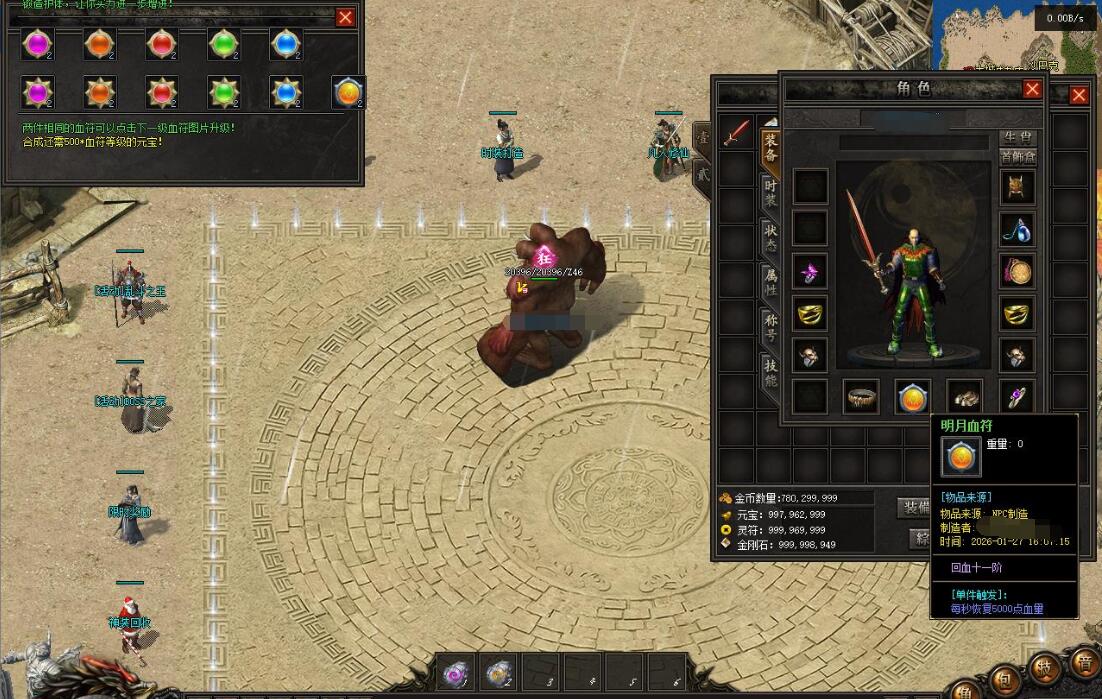Select the blue necklace equipment slot
Viewport: 1102px width, 699px height.
coord(1017,230)
